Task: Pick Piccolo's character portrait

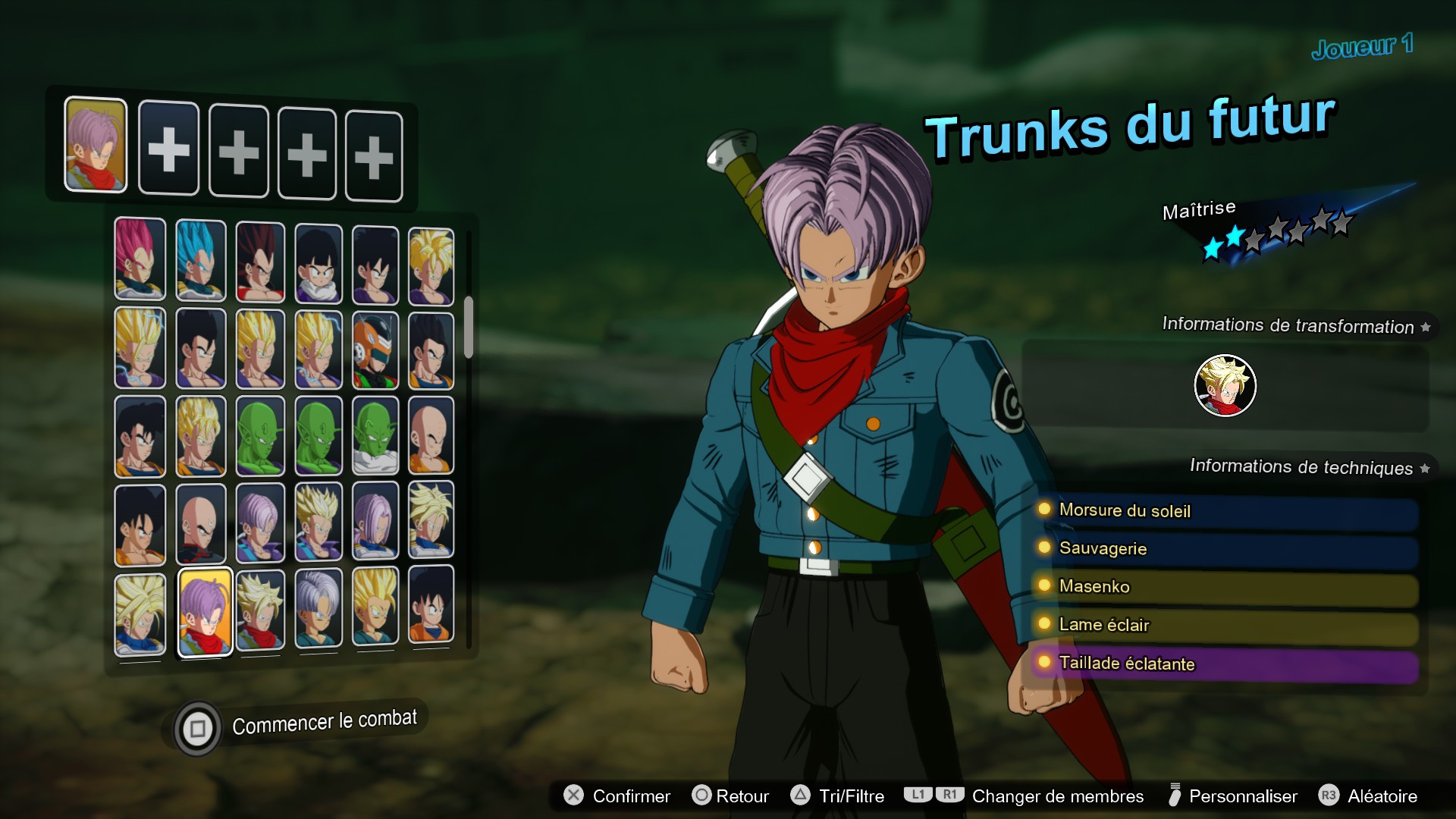Action: tap(260, 436)
